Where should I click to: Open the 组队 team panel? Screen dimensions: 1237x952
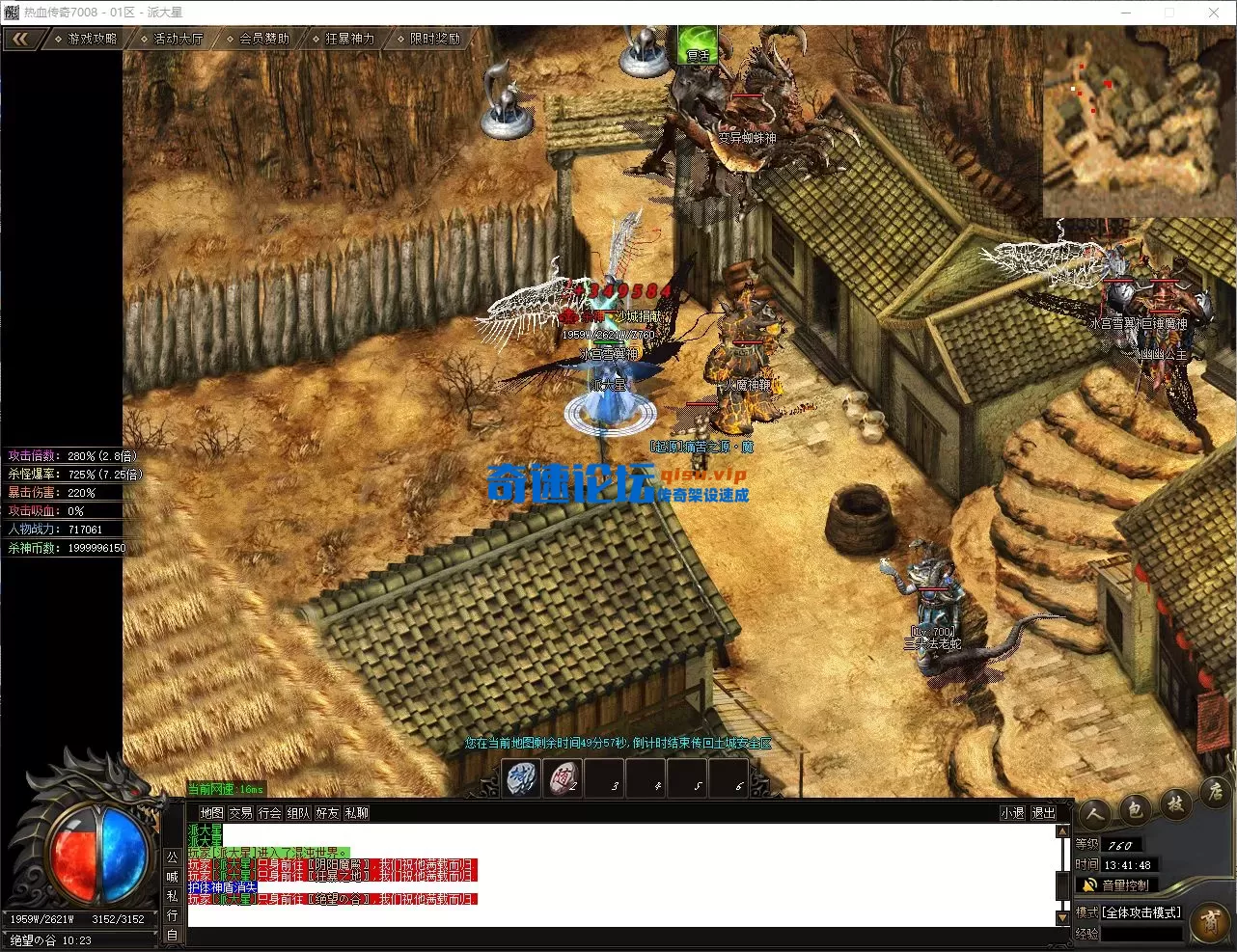[x=298, y=813]
